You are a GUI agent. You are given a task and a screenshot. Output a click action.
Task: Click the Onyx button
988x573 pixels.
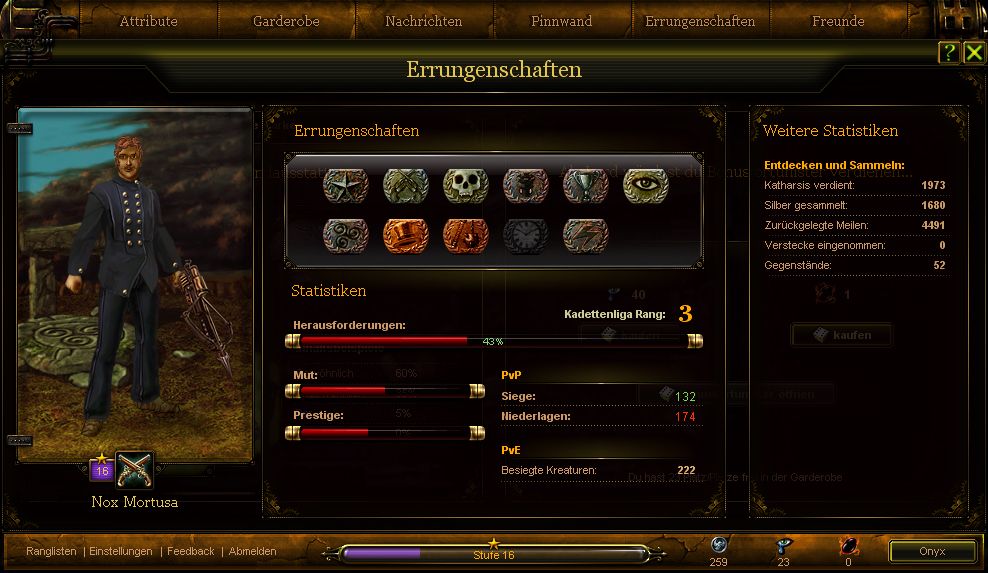[932, 551]
